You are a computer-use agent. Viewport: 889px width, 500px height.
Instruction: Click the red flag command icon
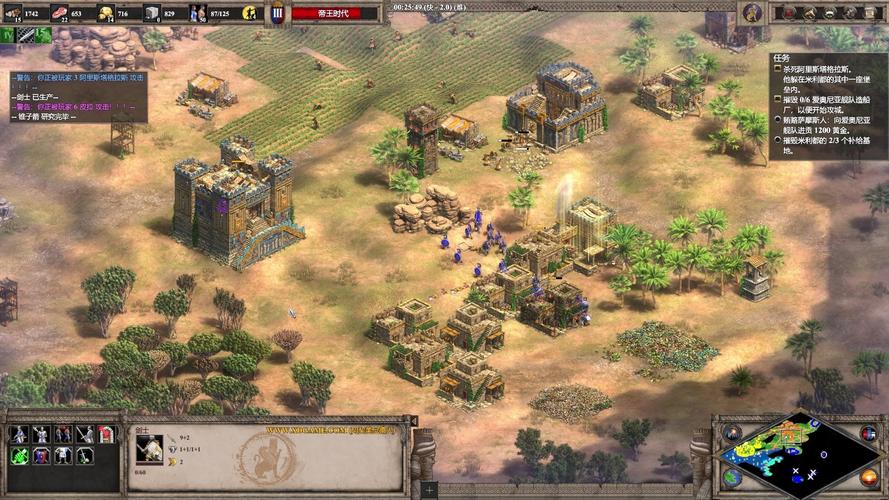click(x=107, y=434)
